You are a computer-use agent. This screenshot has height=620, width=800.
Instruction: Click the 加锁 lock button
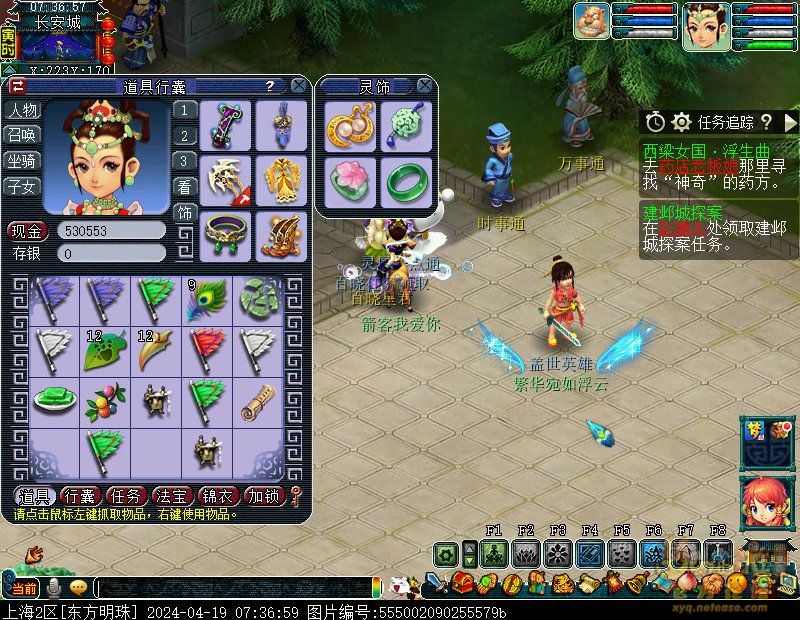coord(264,496)
